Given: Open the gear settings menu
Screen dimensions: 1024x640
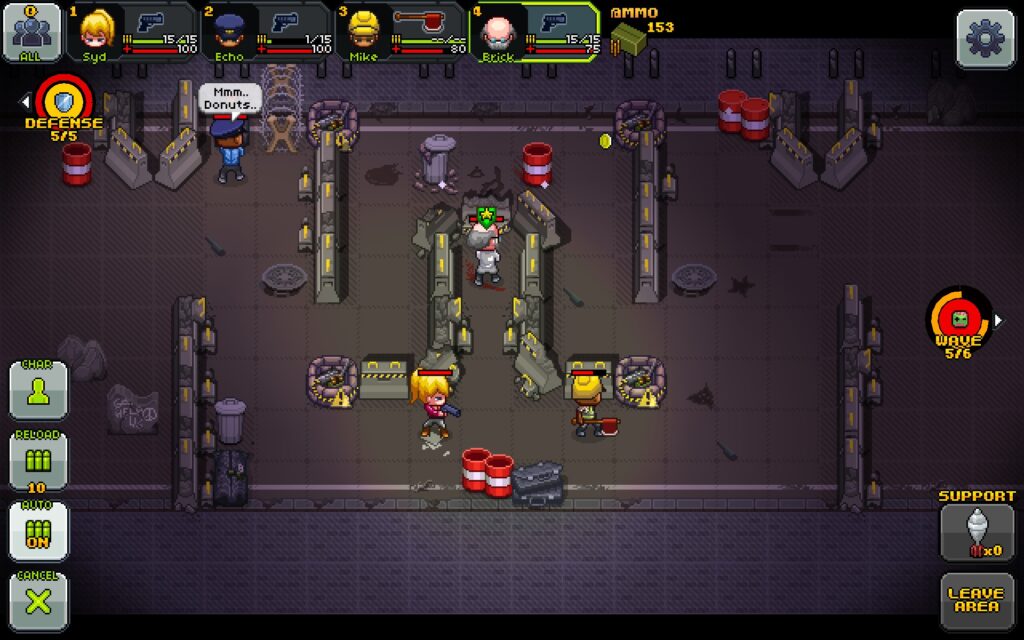Looking at the screenshot, I should tap(985, 39).
